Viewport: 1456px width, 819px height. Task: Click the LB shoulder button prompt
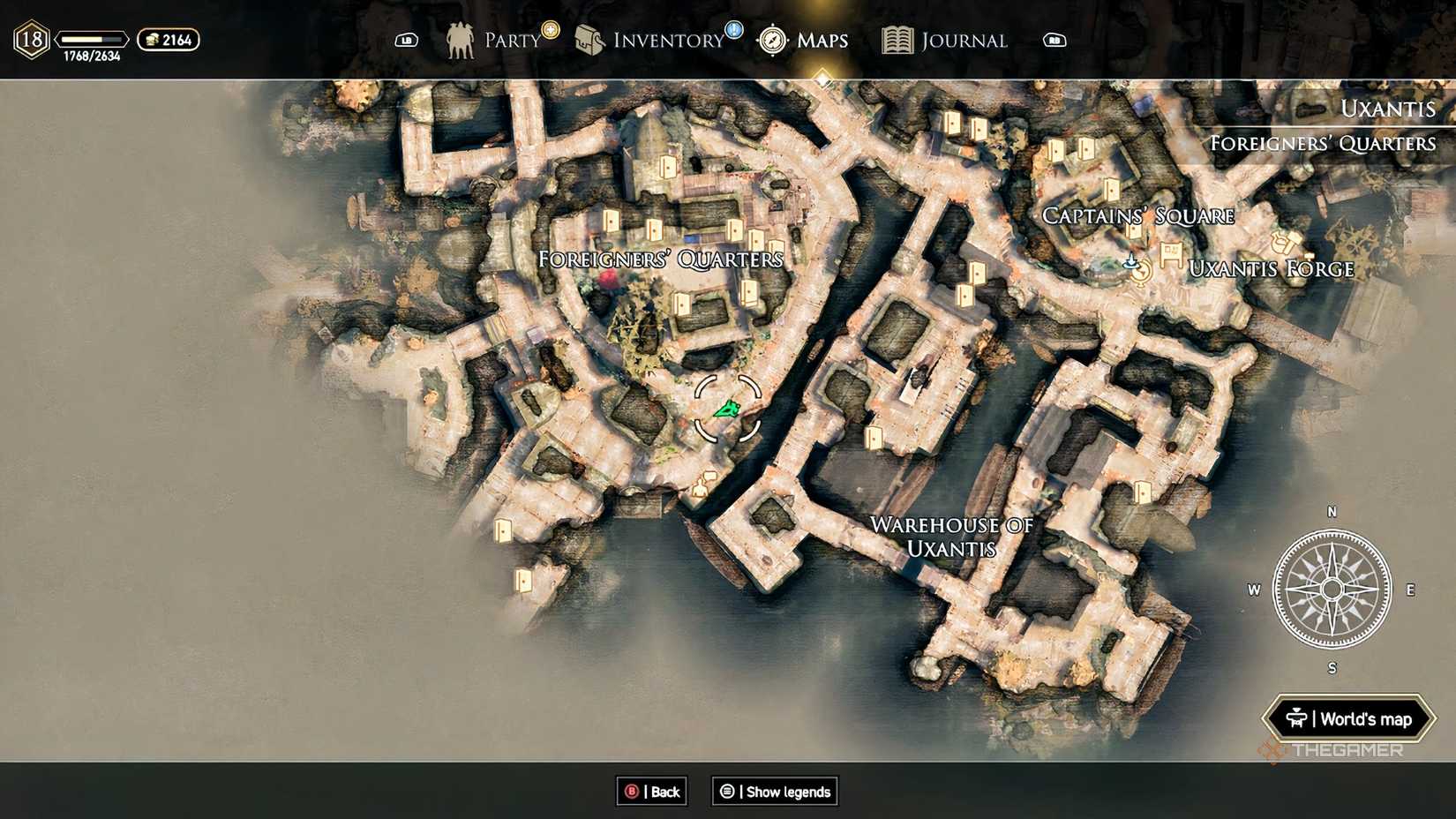[406, 40]
